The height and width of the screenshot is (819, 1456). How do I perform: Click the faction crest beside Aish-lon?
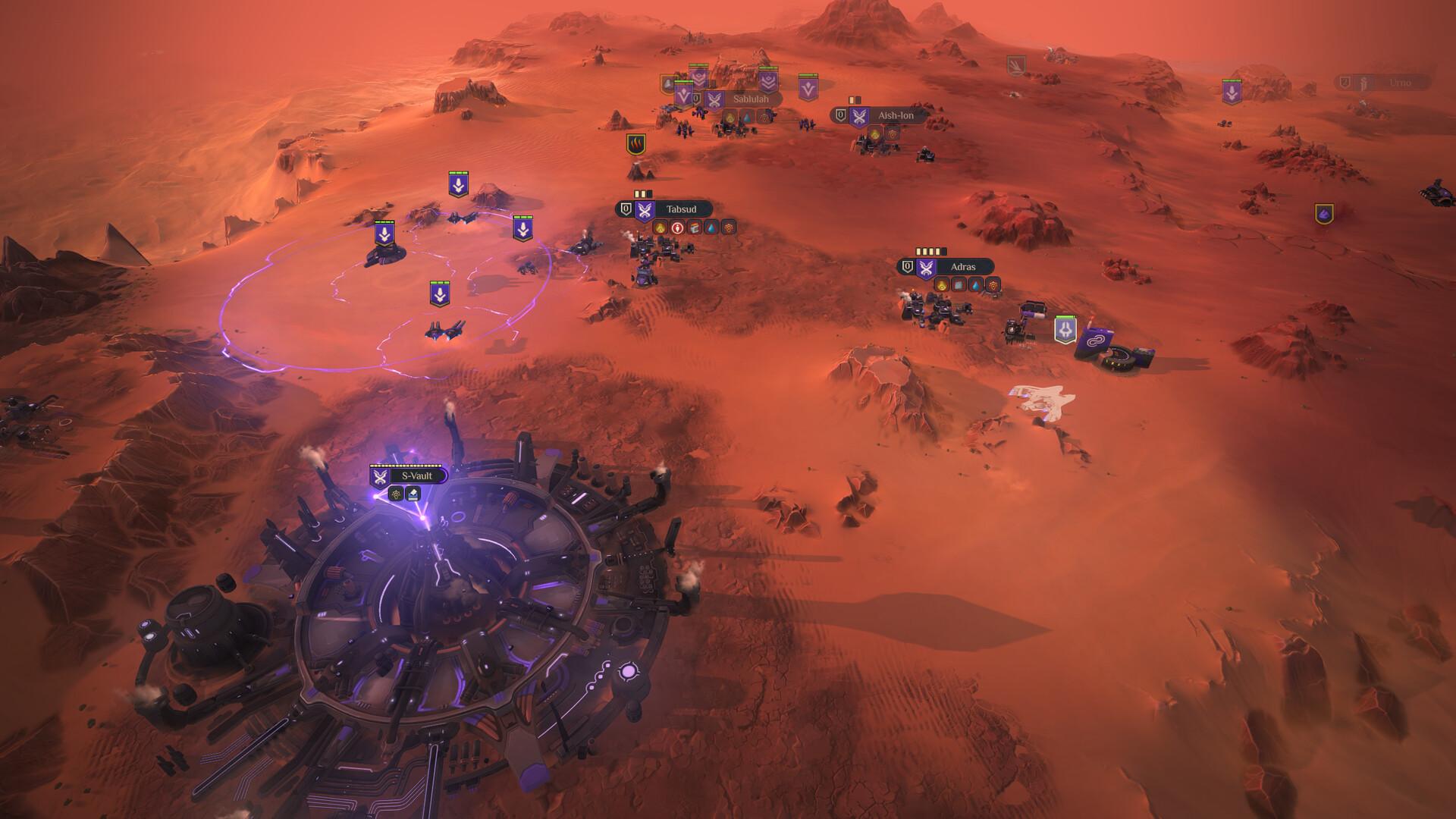[x=859, y=116]
